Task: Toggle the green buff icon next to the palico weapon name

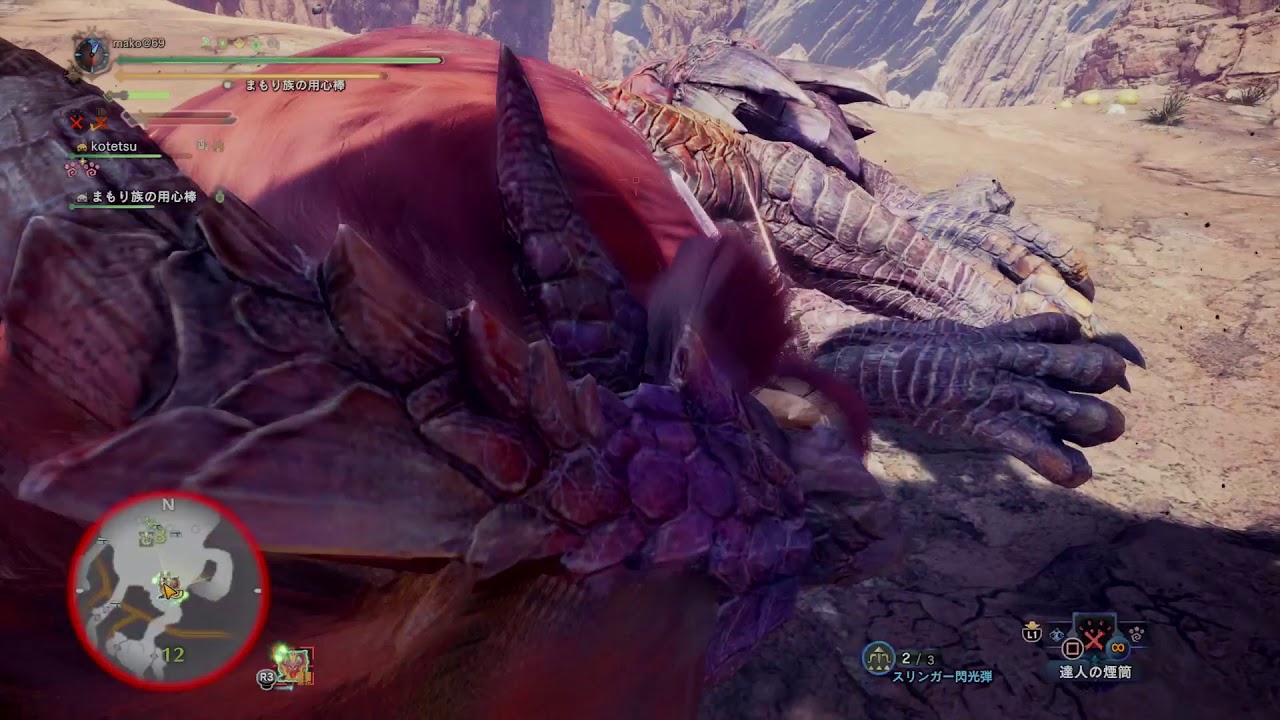Action: tap(219, 196)
